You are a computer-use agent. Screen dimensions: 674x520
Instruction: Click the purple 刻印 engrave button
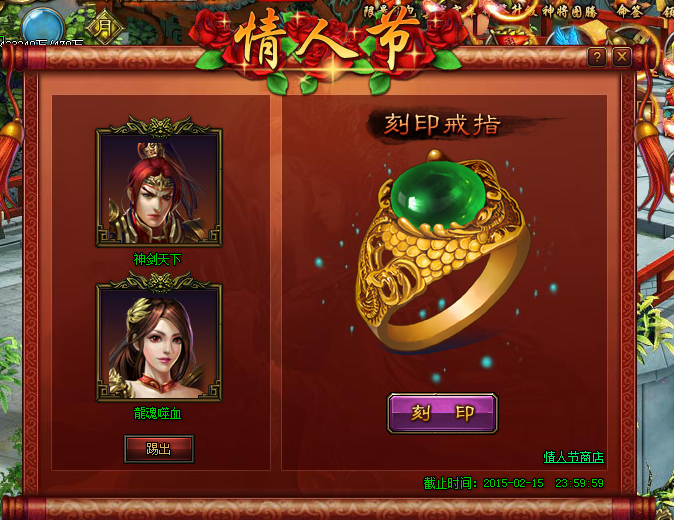(442, 413)
